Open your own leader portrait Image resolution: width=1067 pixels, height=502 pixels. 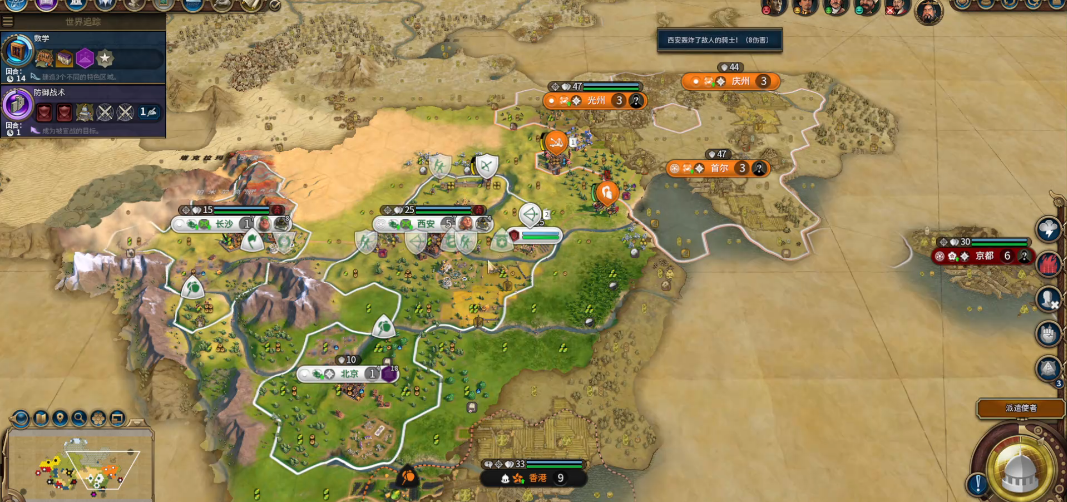[x=927, y=11]
